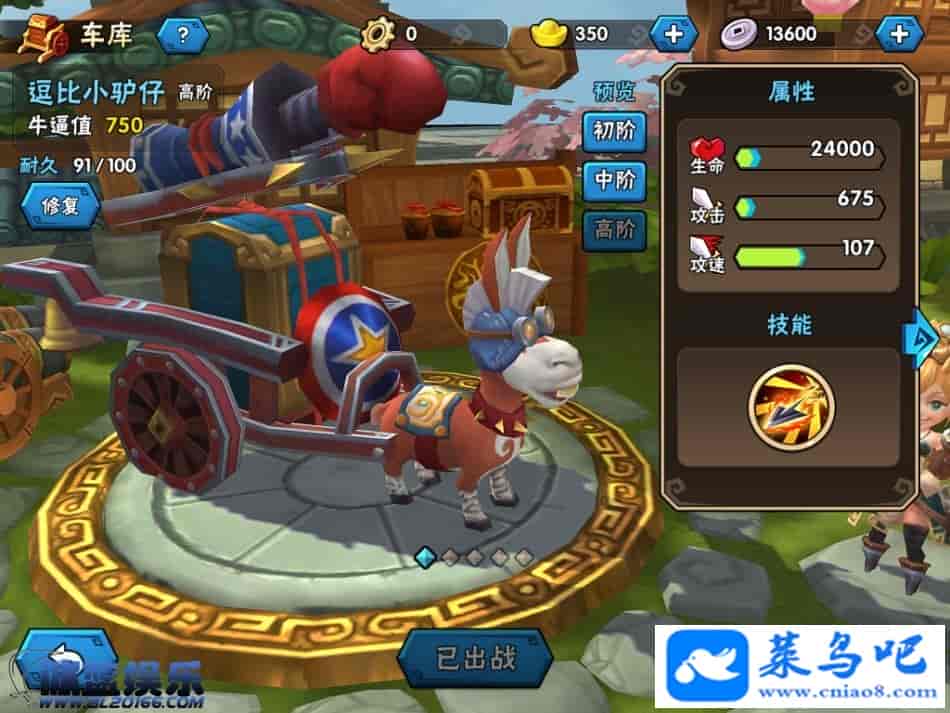Screen dimensions: 950x713
Task: Expand the side panel arrow
Action: tap(917, 338)
